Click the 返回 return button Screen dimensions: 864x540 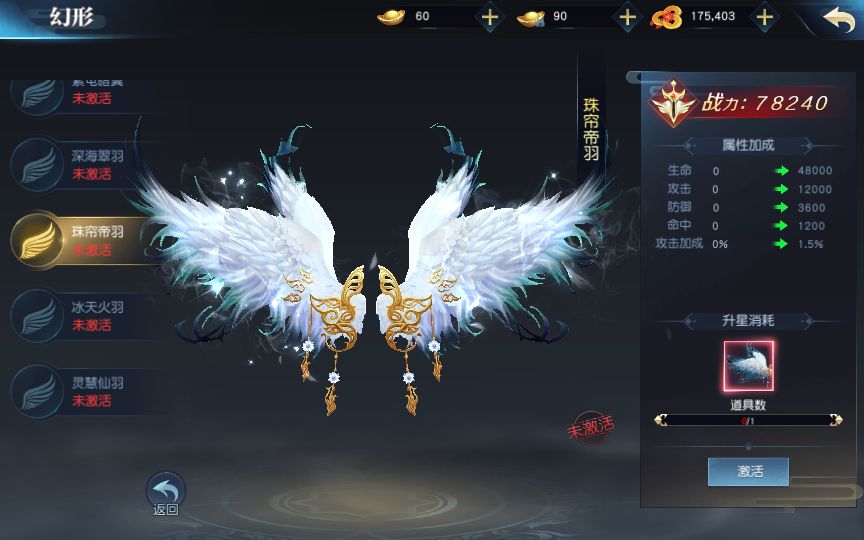[166, 493]
